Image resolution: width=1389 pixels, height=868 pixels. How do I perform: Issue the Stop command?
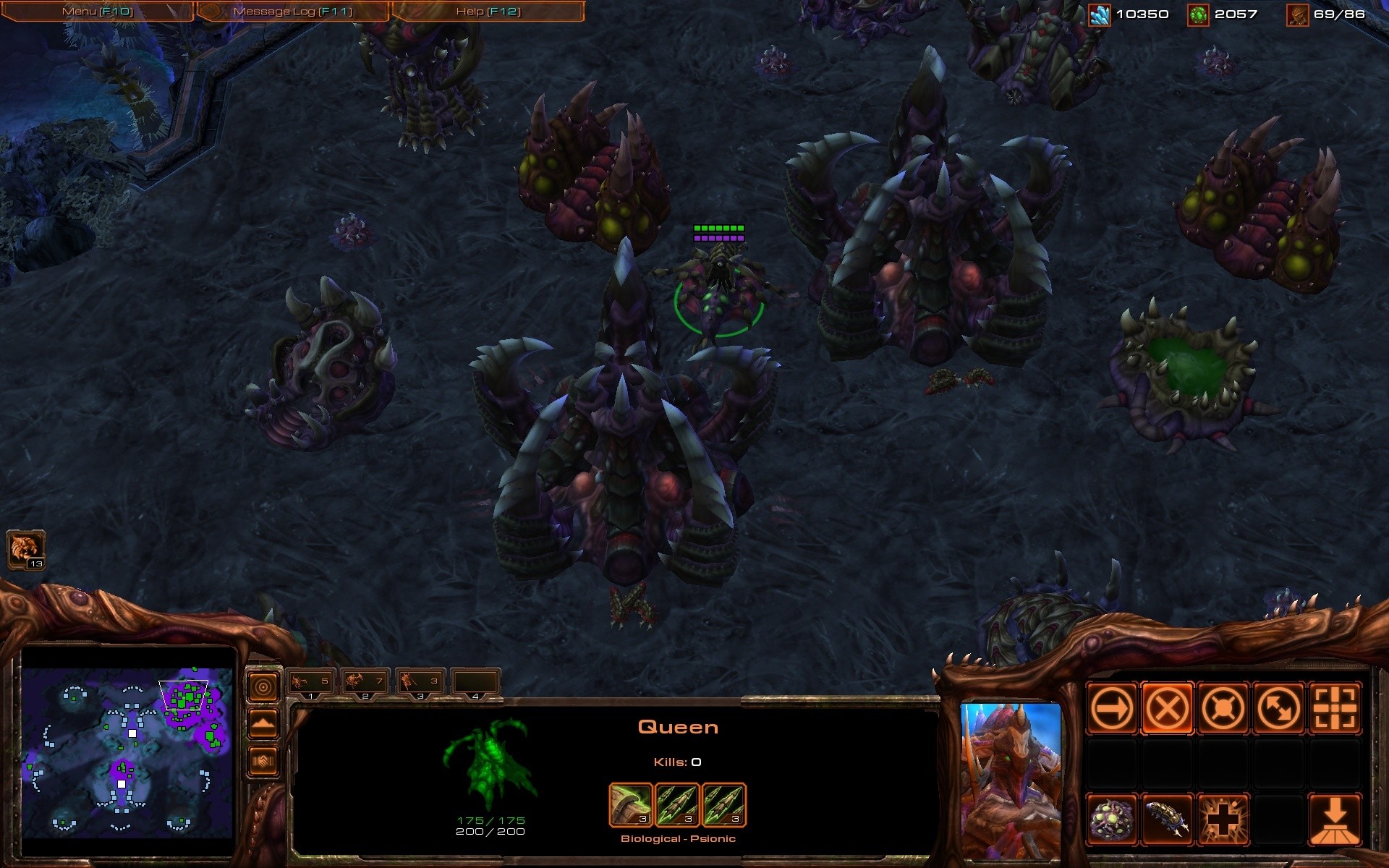(x=1167, y=708)
